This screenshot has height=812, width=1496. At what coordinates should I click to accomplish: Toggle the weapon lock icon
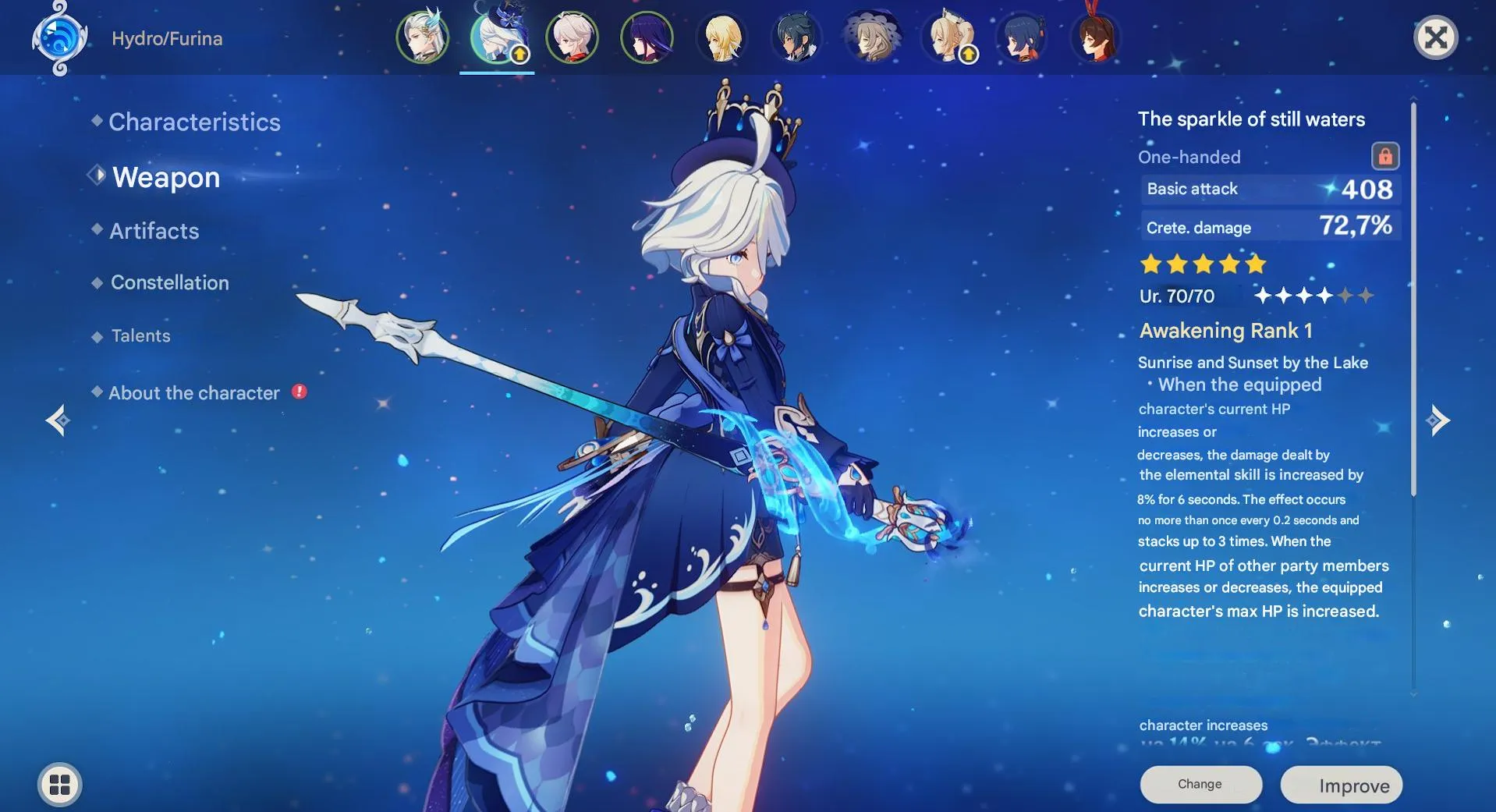(x=1386, y=156)
